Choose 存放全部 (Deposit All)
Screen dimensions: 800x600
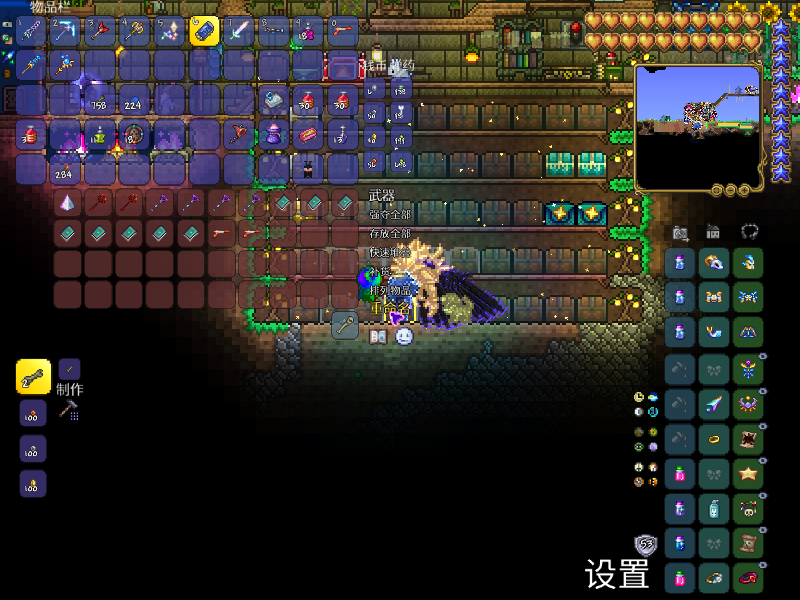click(389, 233)
